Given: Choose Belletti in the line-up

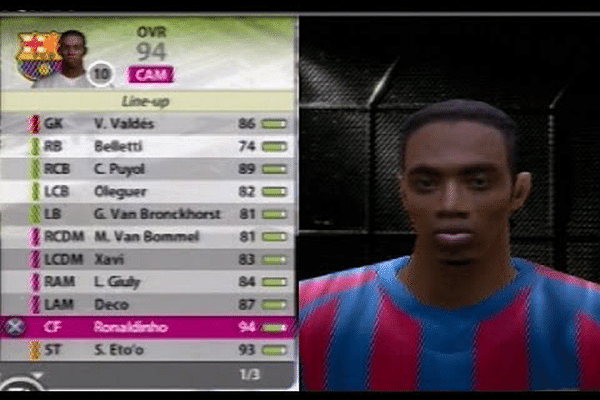Looking at the screenshot, I should 150,146.
